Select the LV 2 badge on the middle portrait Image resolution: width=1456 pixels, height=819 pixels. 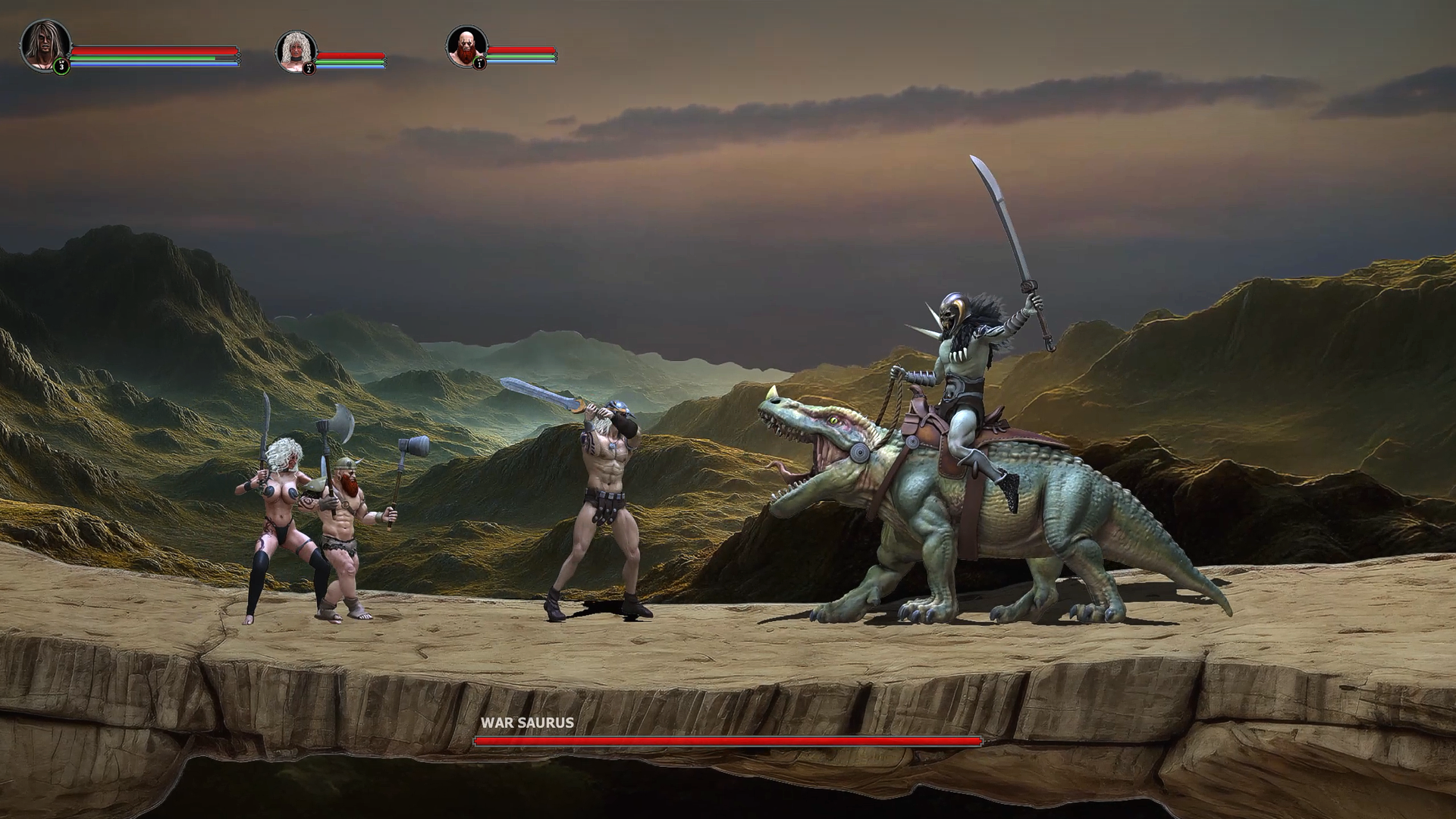click(309, 67)
